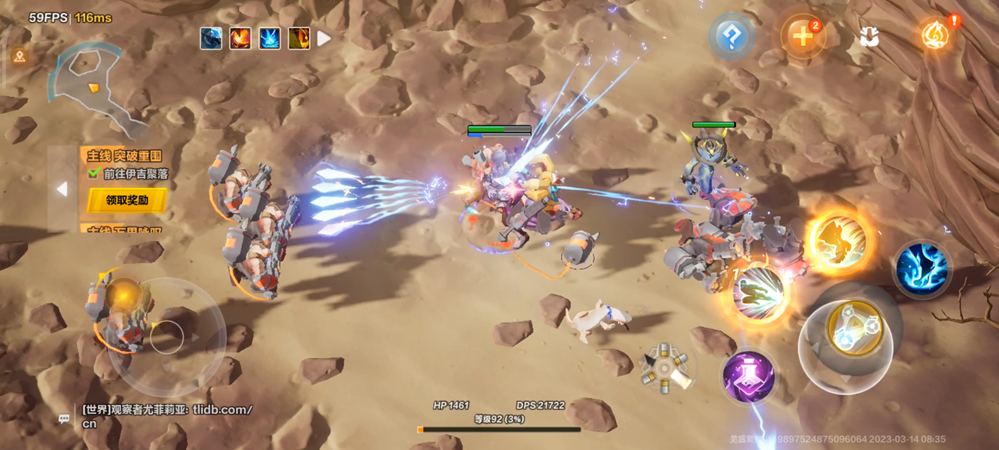
Task: Open the white armor icon menu
Action: click(x=869, y=38)
